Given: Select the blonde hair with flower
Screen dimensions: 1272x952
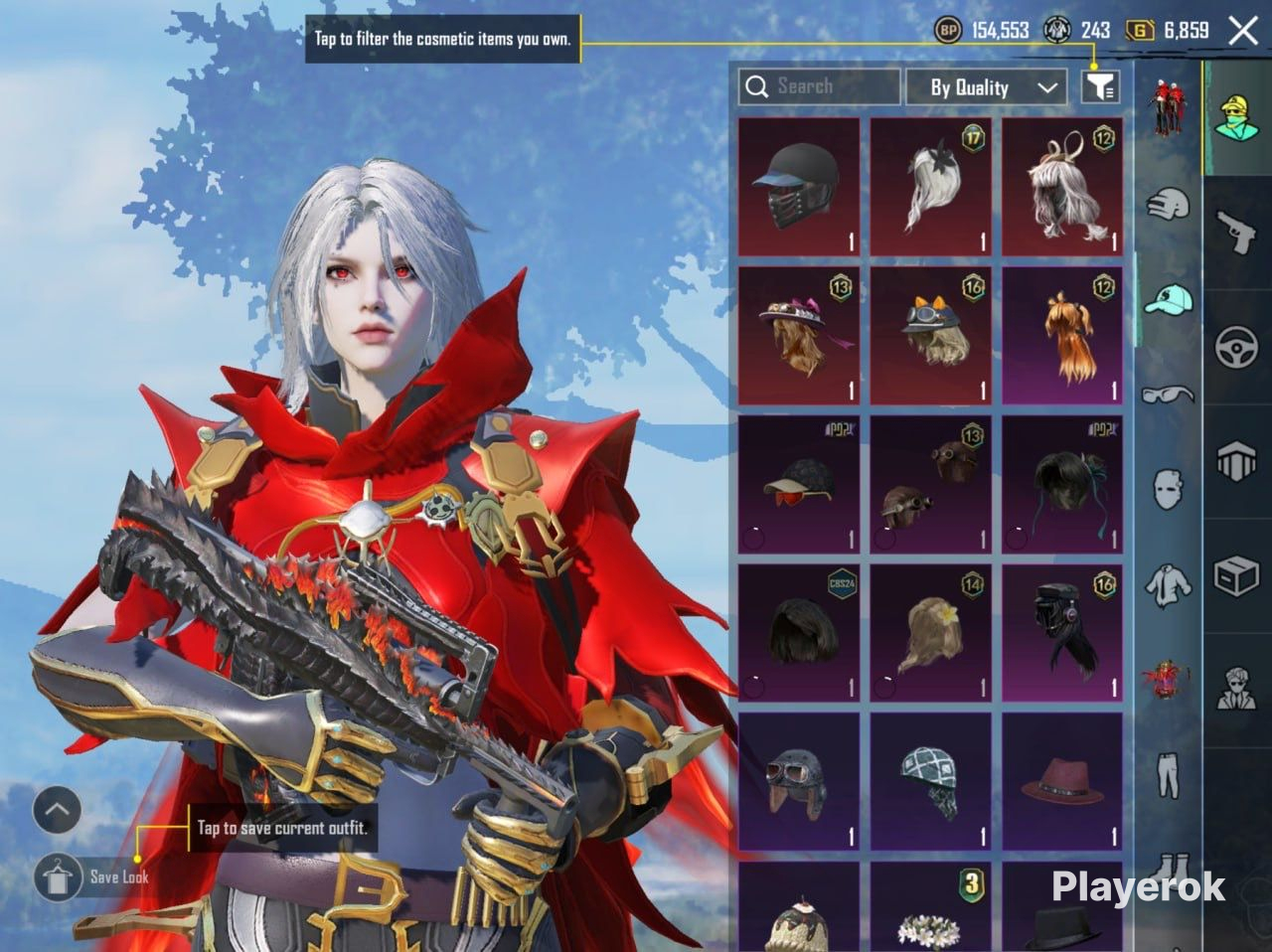Looking at the screenshot, I should [931, 633].
